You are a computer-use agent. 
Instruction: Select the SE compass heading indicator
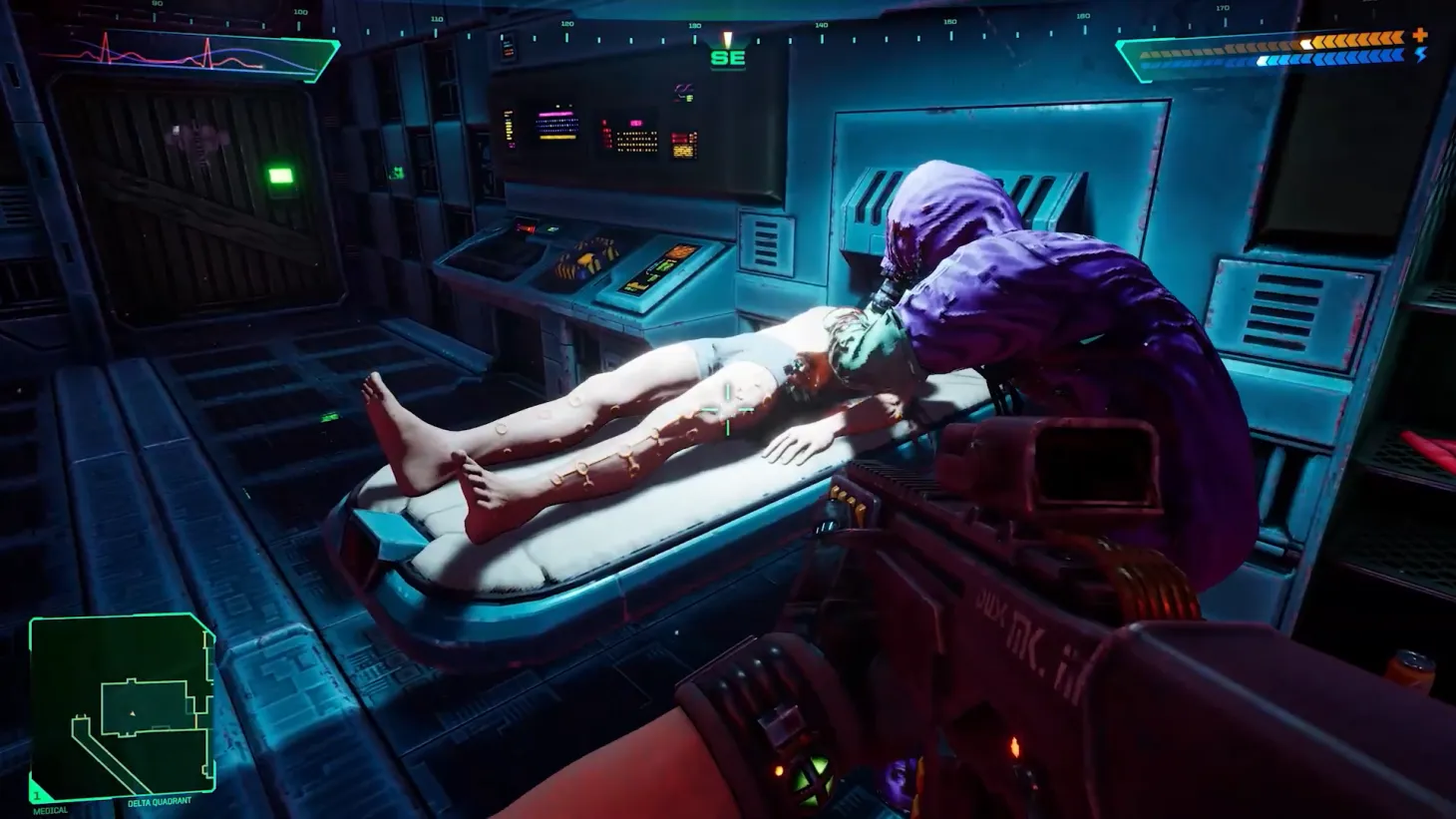[x=730, y=57]
